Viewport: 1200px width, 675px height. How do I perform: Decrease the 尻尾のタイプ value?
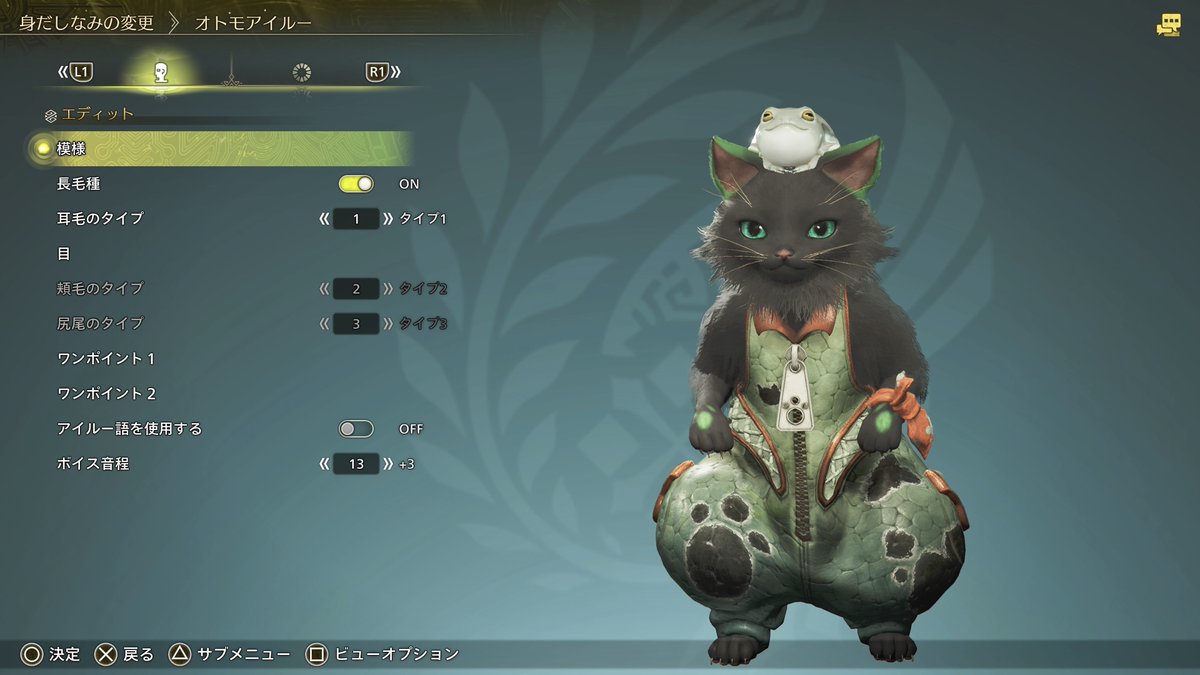pos(324,324)
